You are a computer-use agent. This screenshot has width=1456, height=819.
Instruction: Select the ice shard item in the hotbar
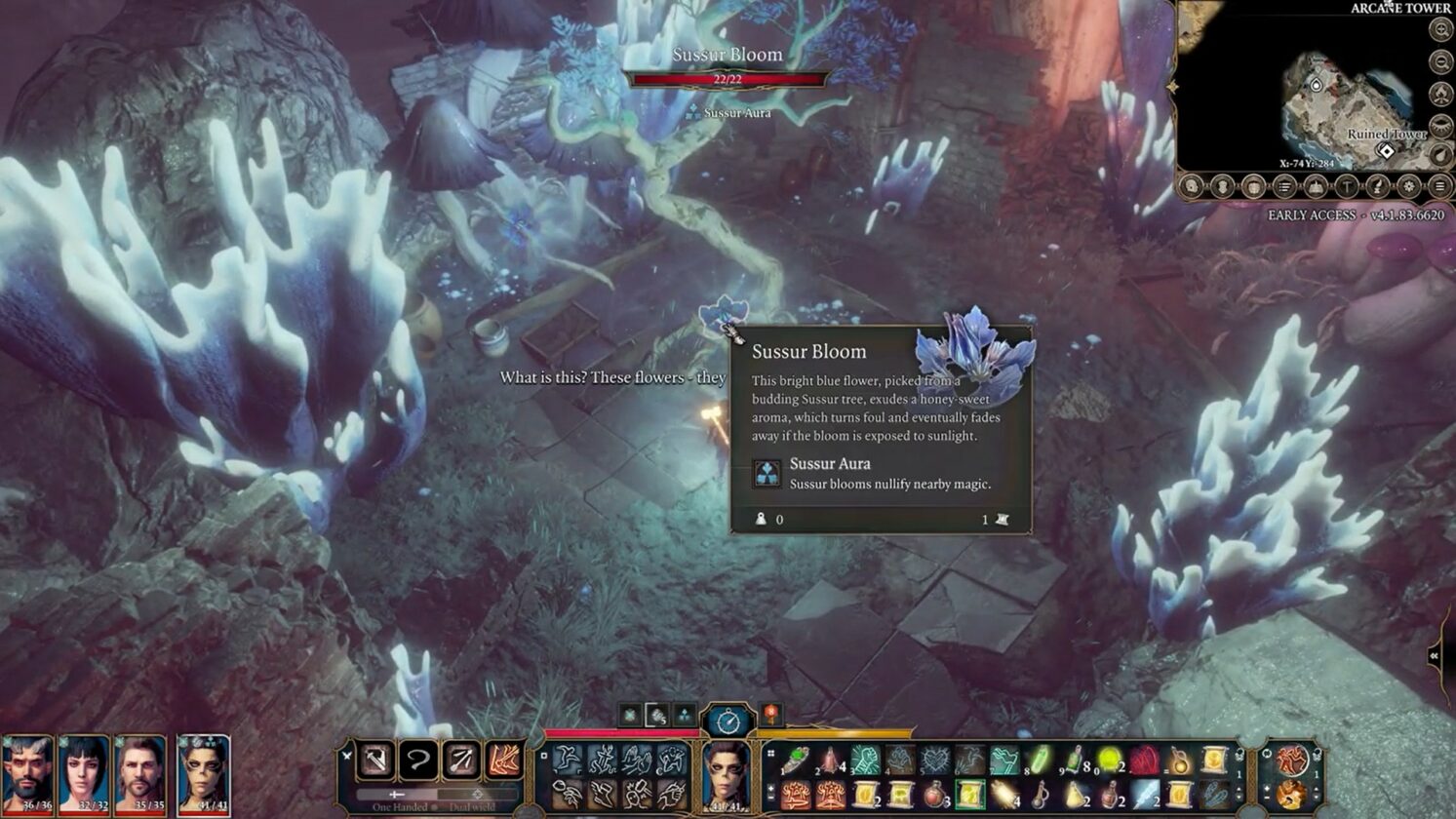1144,795
